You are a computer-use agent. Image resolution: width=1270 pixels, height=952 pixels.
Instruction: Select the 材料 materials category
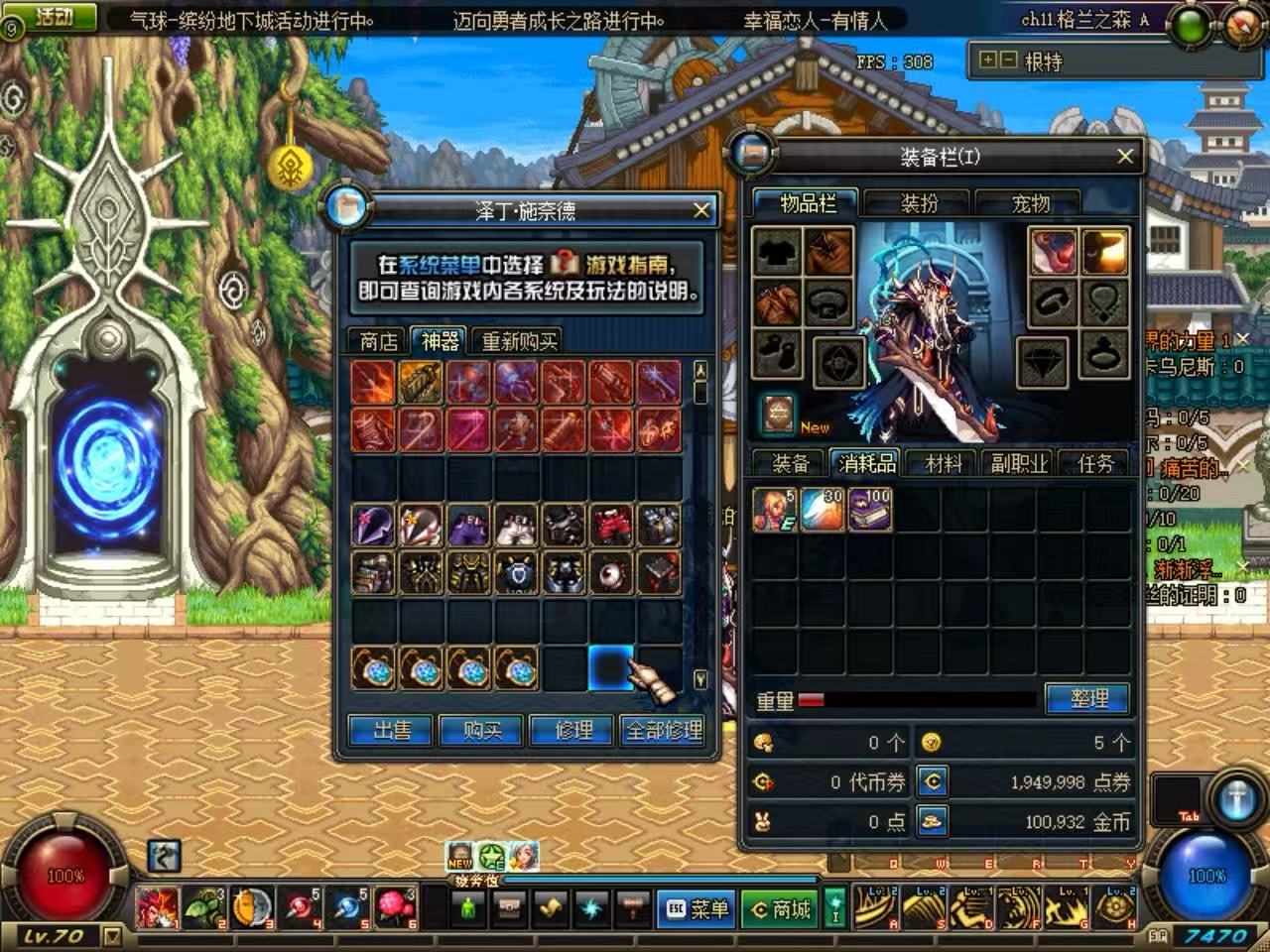pos(943,463)
